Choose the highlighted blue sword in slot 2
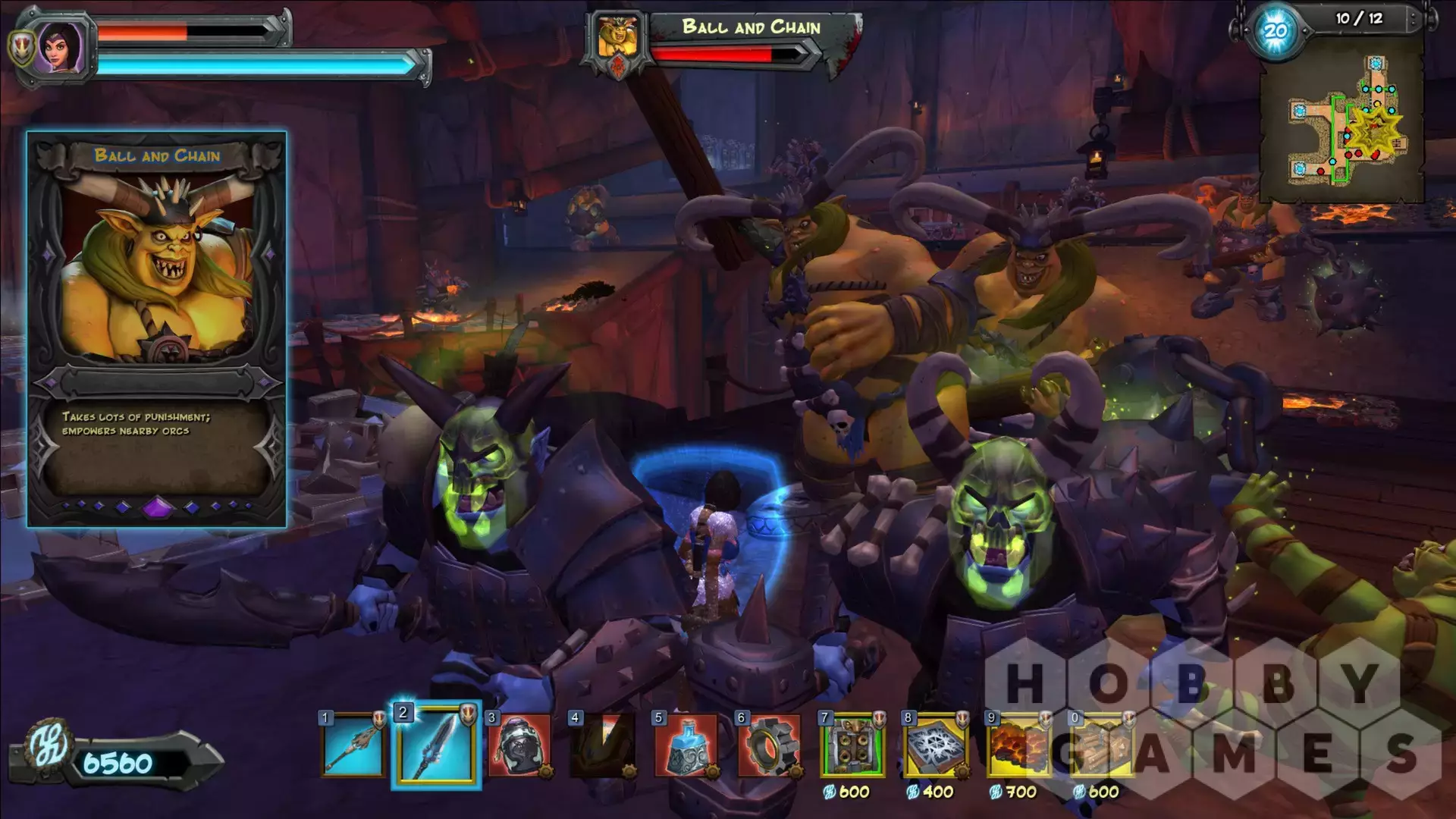The width and height of the screenshot is (1456, 819). [x=436, y=745]
